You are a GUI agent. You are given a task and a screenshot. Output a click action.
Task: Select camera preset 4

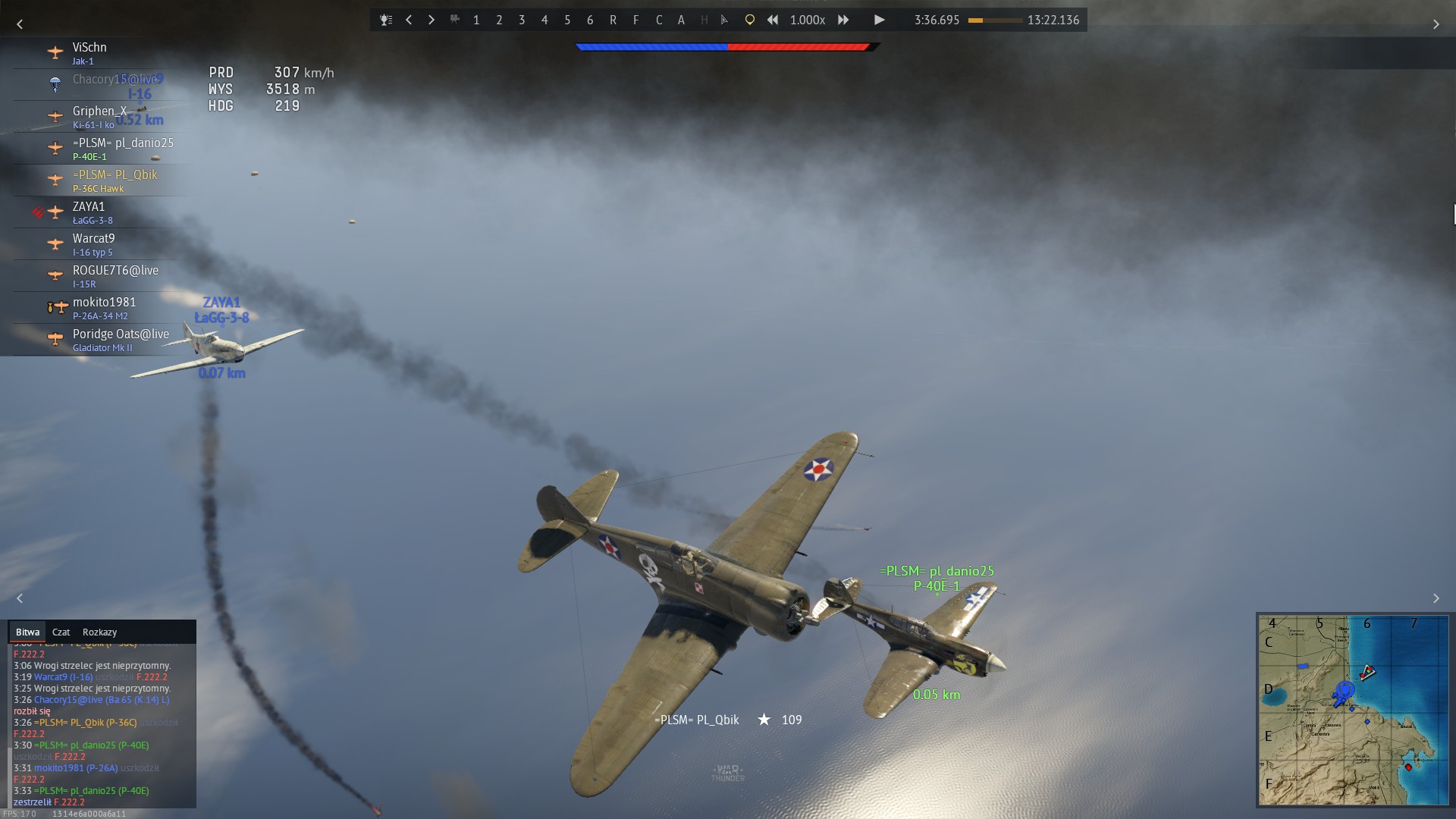pos(544,20)
